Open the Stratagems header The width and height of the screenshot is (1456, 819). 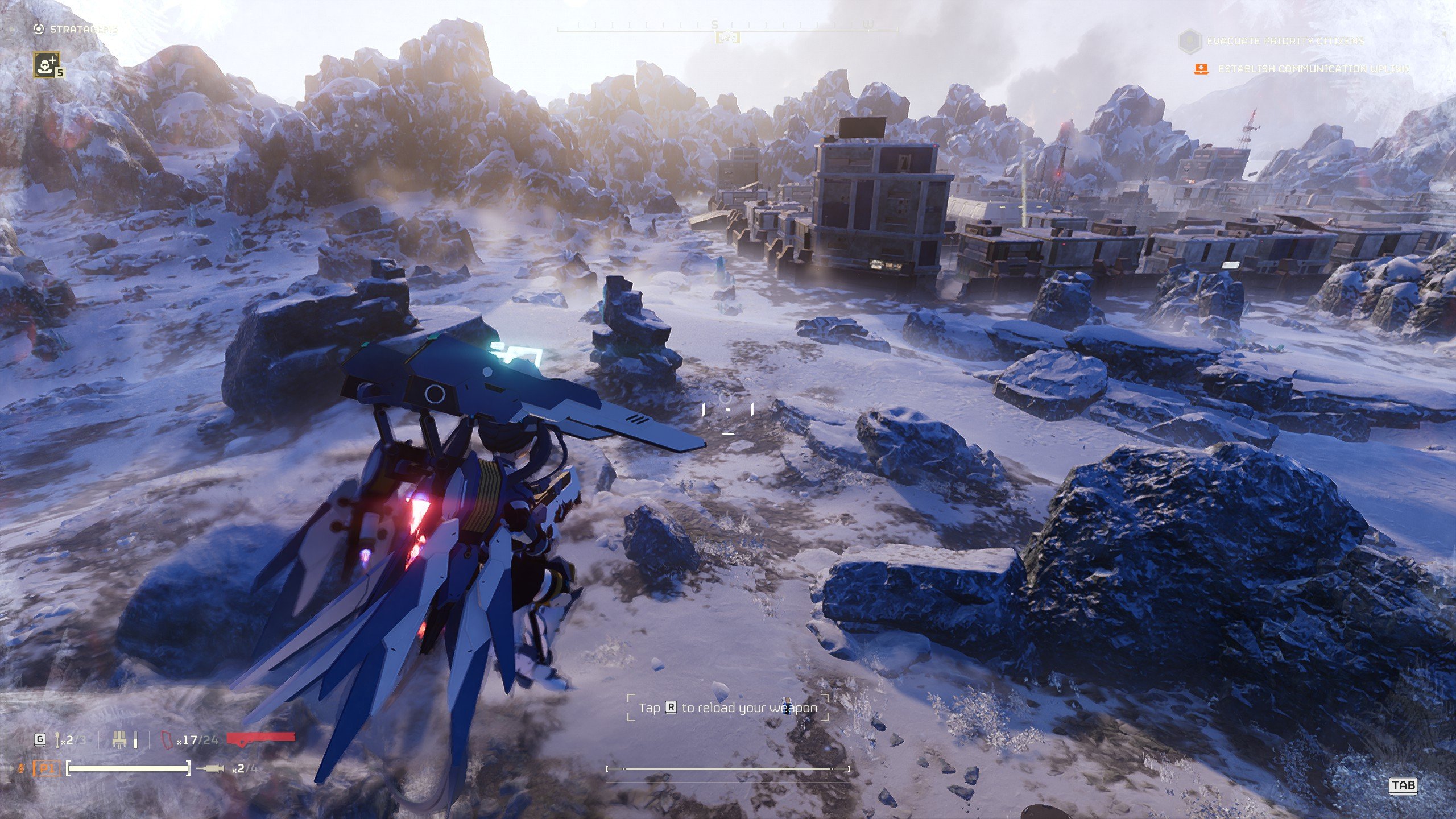click(83, 29)
